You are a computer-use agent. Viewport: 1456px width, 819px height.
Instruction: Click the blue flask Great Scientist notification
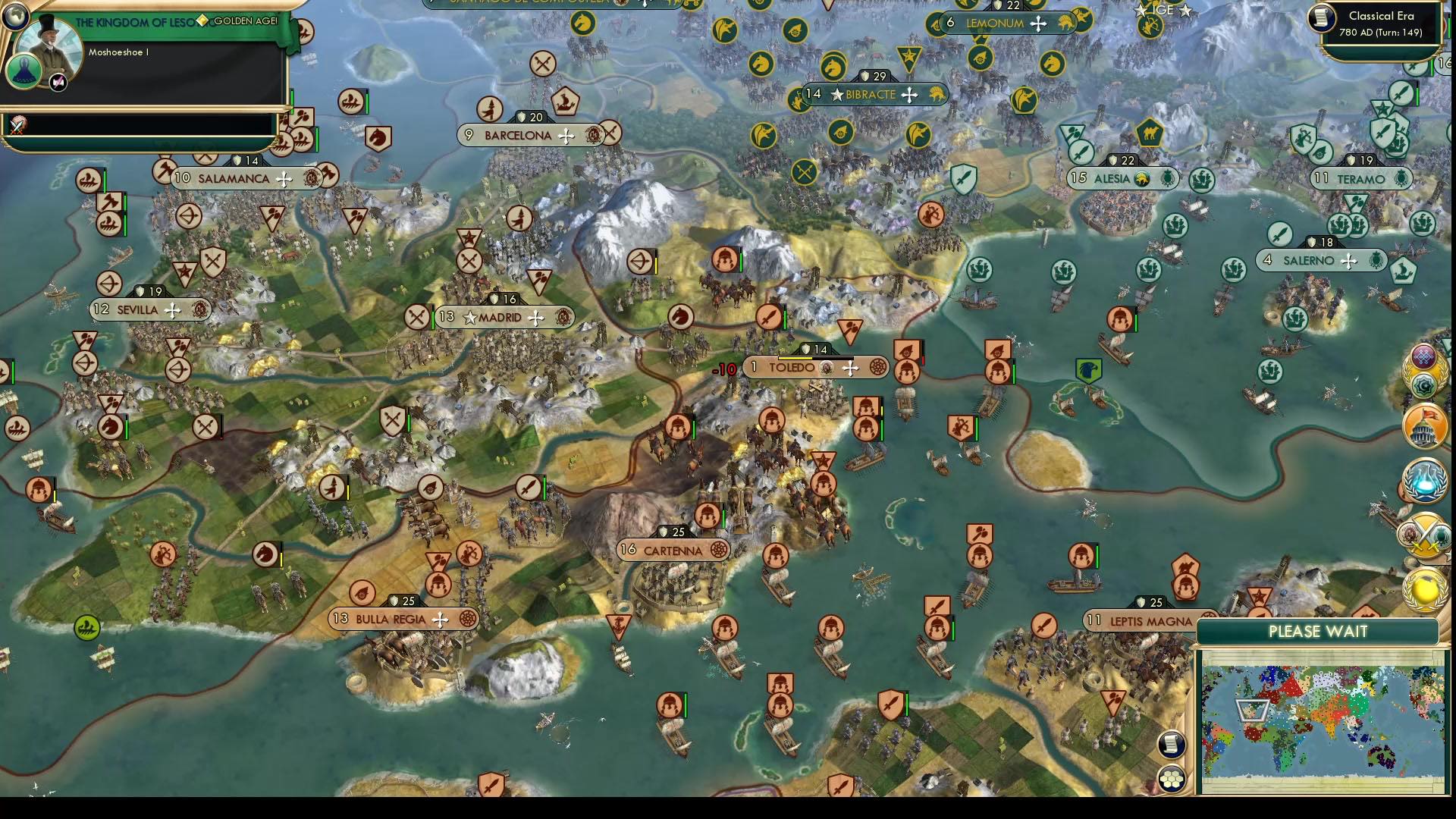[x=1423, y=479]
